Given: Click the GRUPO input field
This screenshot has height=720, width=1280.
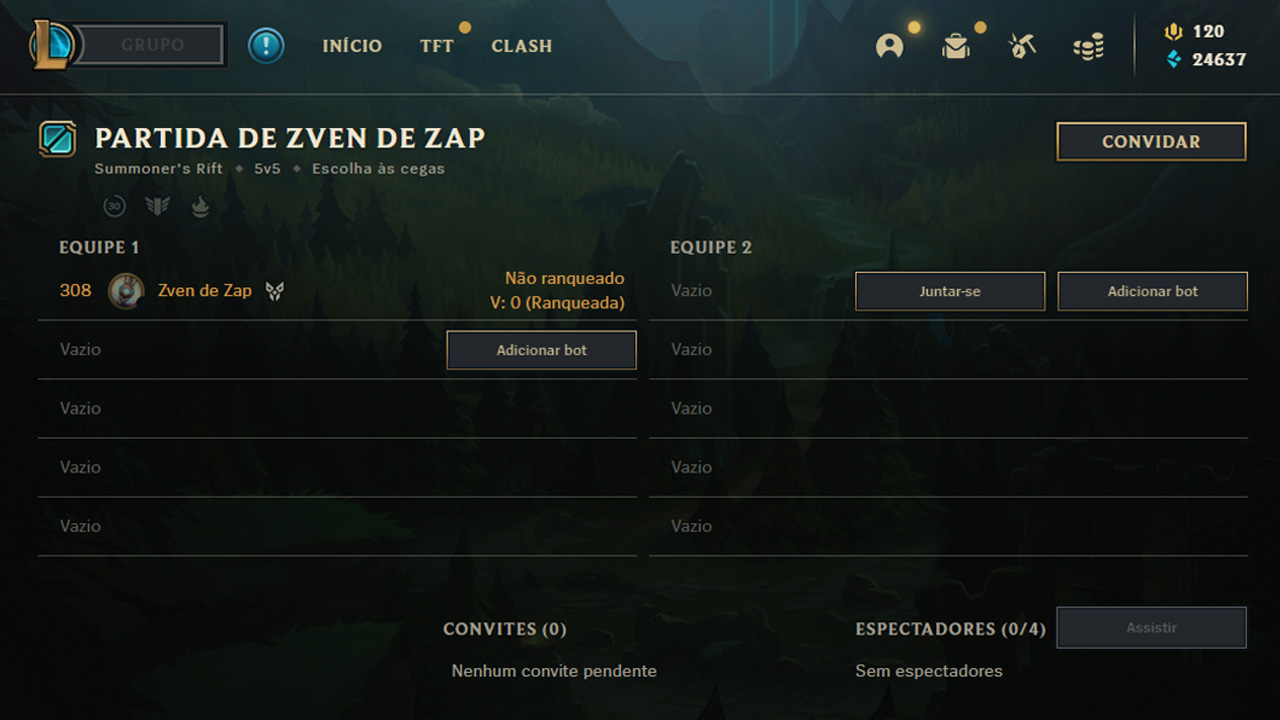Looking at the screenshot, I should pos(150,44).
